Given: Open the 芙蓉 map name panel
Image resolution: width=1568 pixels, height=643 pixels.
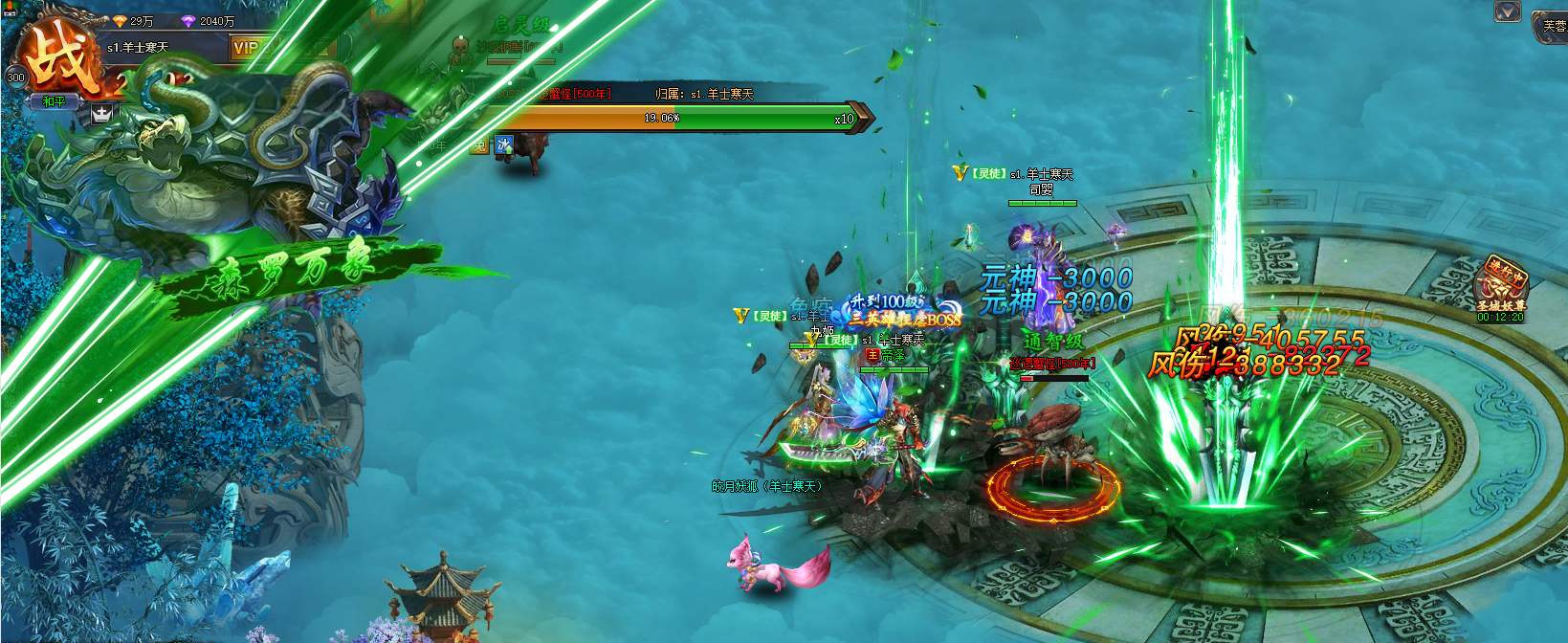Looking at the screenshot, I should click(1552, 26).
